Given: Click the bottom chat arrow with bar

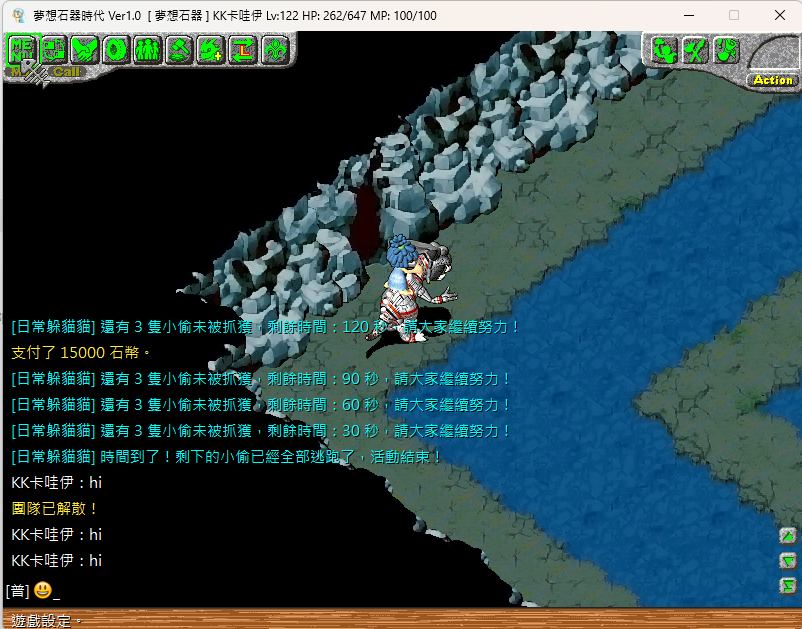Looking at the screenshot, I should tap(788, 586).
